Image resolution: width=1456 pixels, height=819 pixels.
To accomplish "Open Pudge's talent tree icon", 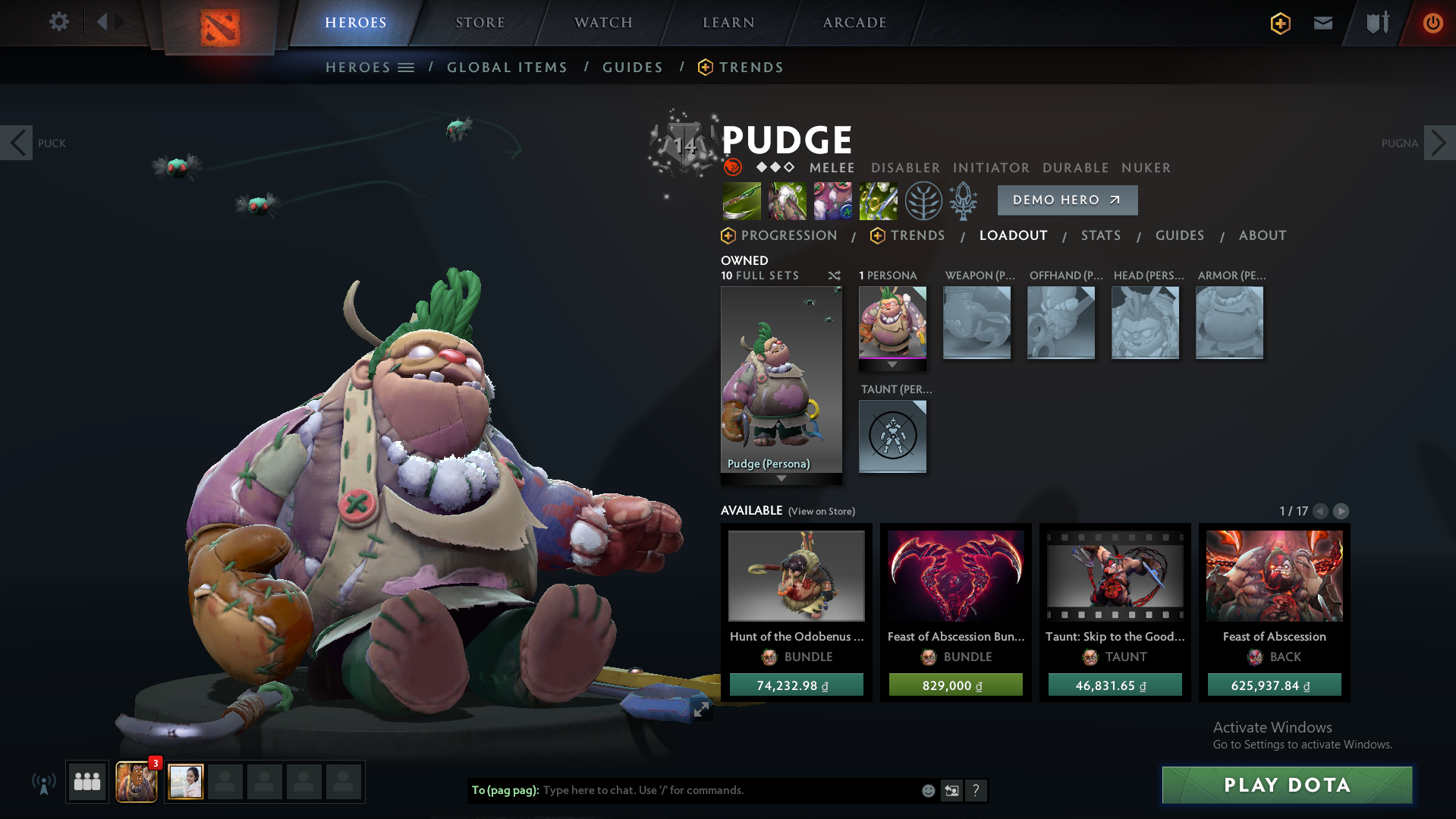I will point(923,200).
